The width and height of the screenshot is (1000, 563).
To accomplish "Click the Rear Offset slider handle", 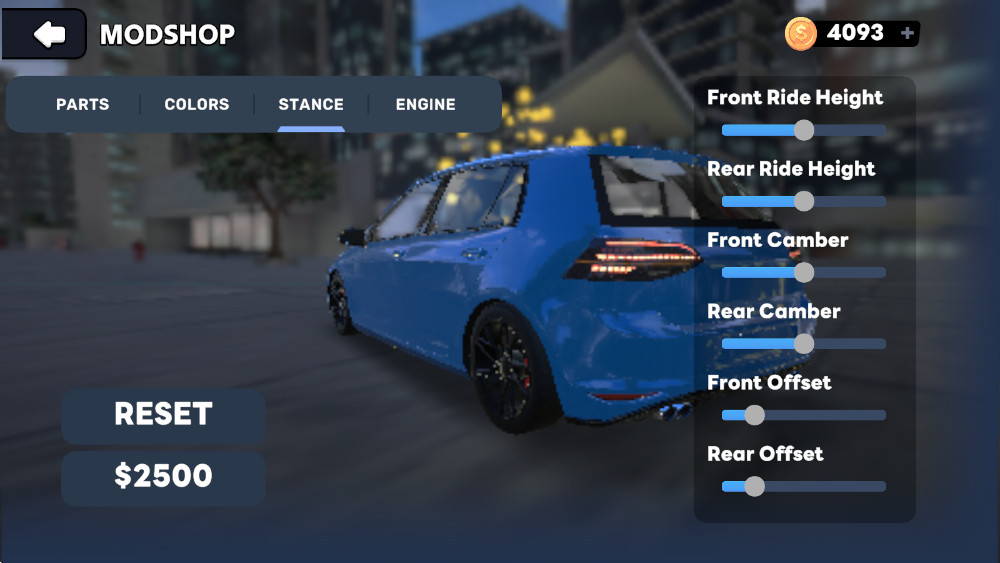I will click(755, 486).
